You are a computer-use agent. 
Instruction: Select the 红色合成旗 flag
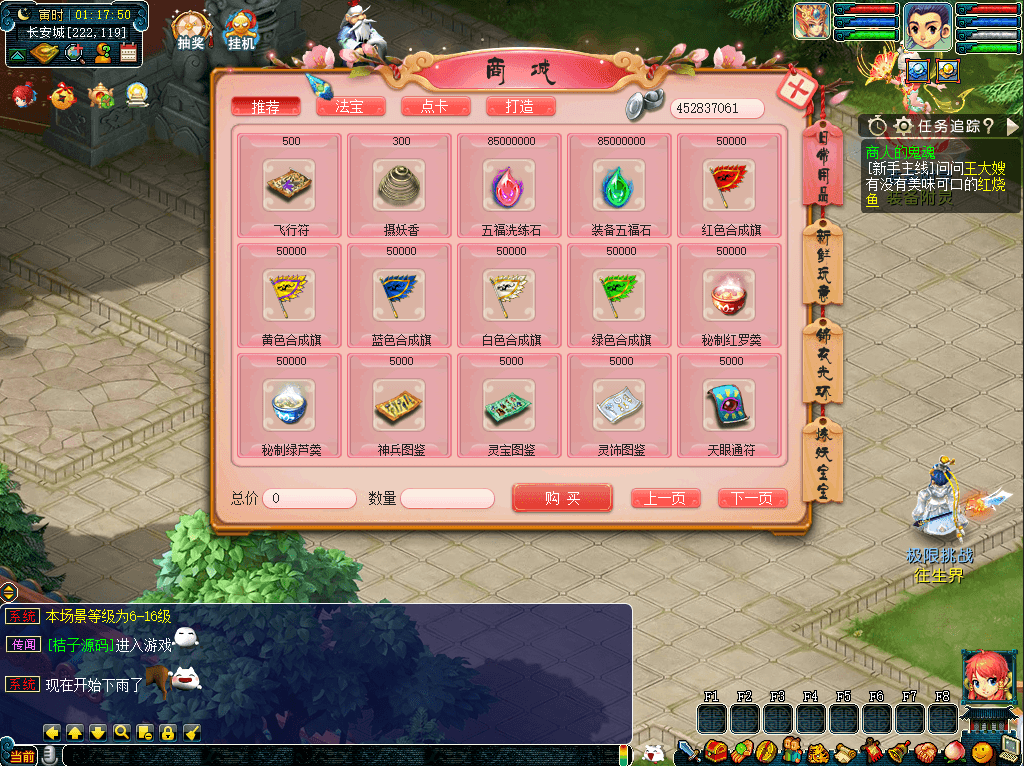click(730, 186)
